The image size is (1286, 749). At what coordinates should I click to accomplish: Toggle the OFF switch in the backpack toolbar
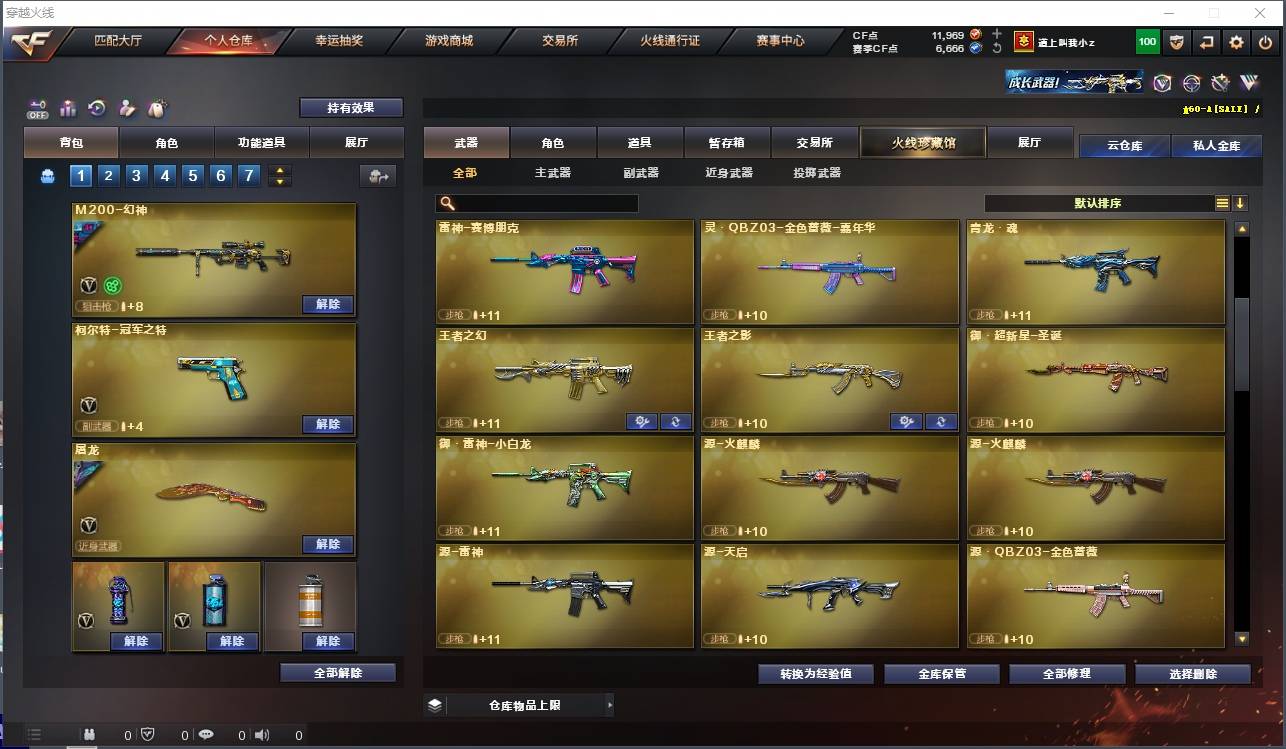pyautogui.click(x=37, y=110)
